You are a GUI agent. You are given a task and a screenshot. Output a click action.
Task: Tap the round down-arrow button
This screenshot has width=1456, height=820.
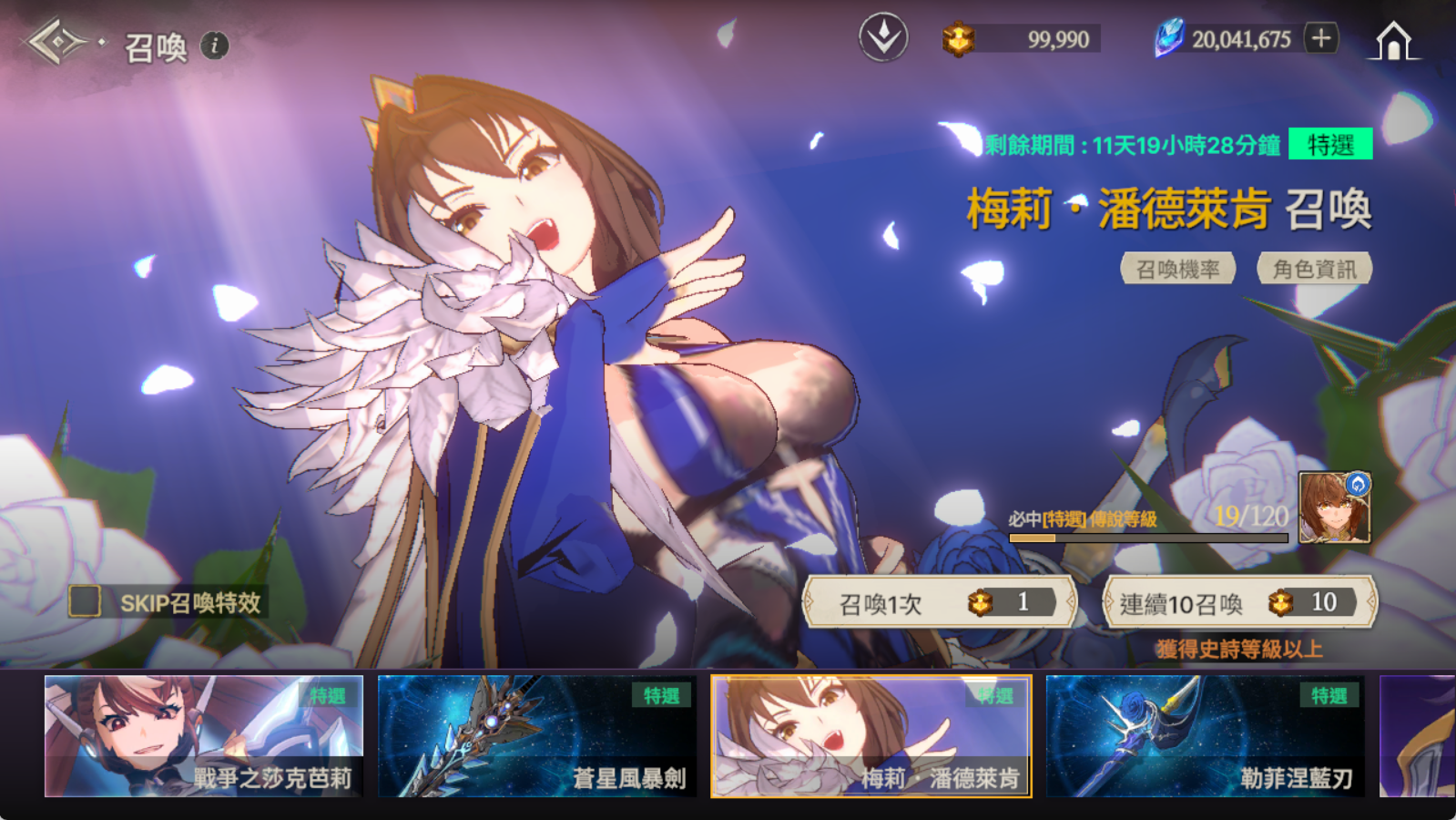coord(883,38)
